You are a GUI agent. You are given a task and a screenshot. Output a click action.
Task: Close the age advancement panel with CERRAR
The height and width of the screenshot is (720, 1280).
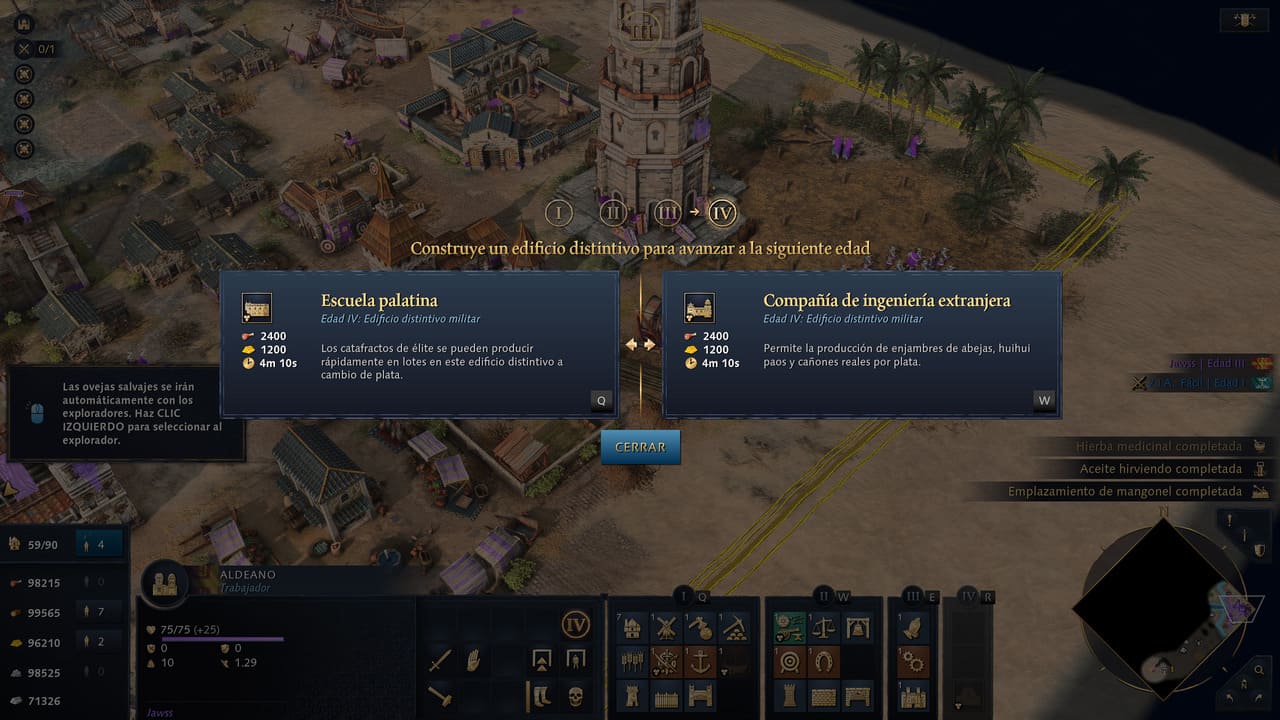tap(640, 447)
